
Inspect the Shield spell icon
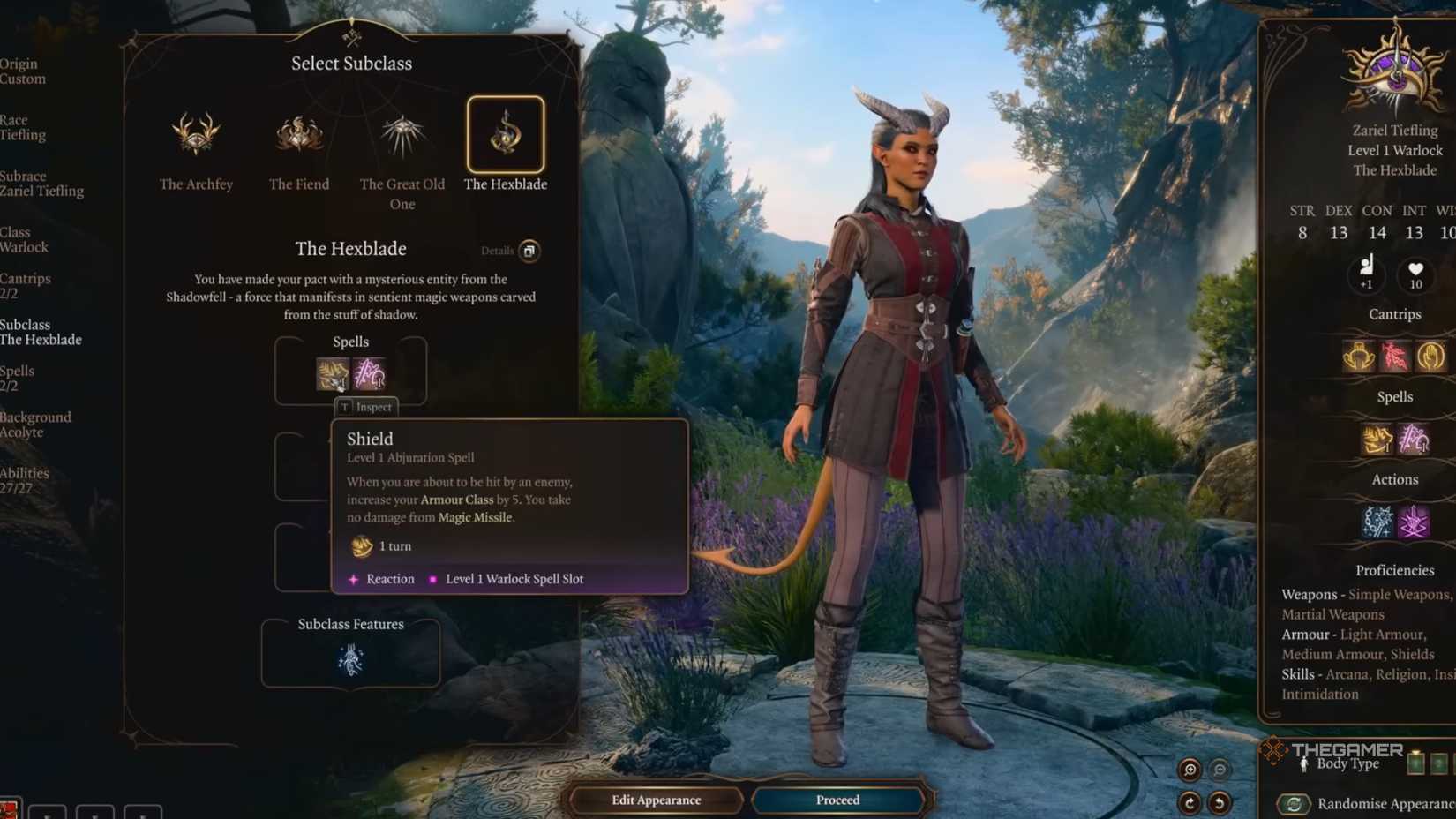click(x=333, y=374)
